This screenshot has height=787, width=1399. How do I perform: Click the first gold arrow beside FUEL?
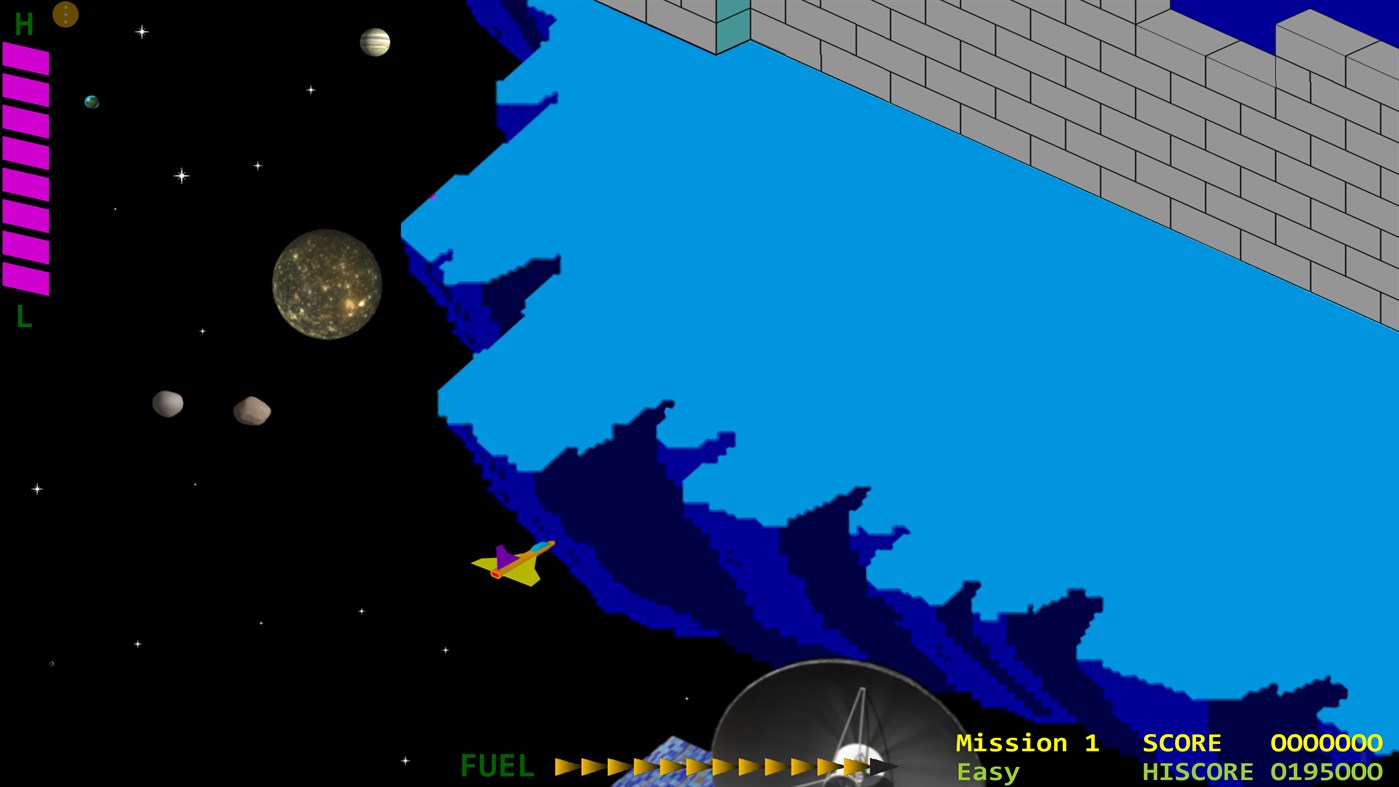tap(565, 767)
